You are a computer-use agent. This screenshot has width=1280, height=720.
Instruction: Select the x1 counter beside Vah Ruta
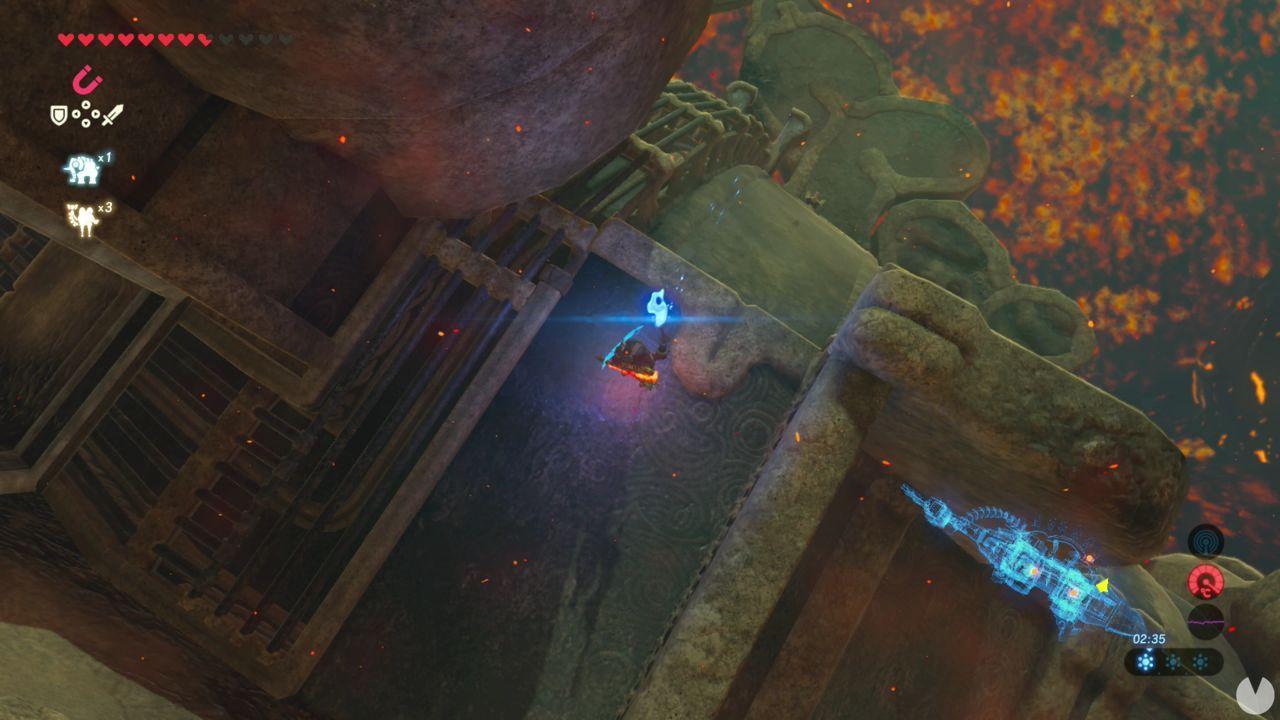[x=106, y=158]
